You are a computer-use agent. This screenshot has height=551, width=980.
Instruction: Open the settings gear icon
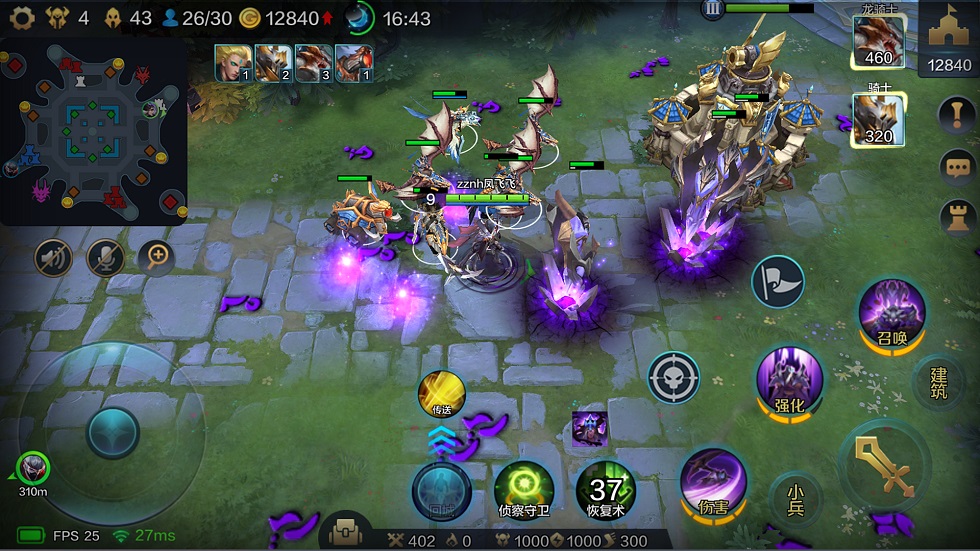click(22, 18)
